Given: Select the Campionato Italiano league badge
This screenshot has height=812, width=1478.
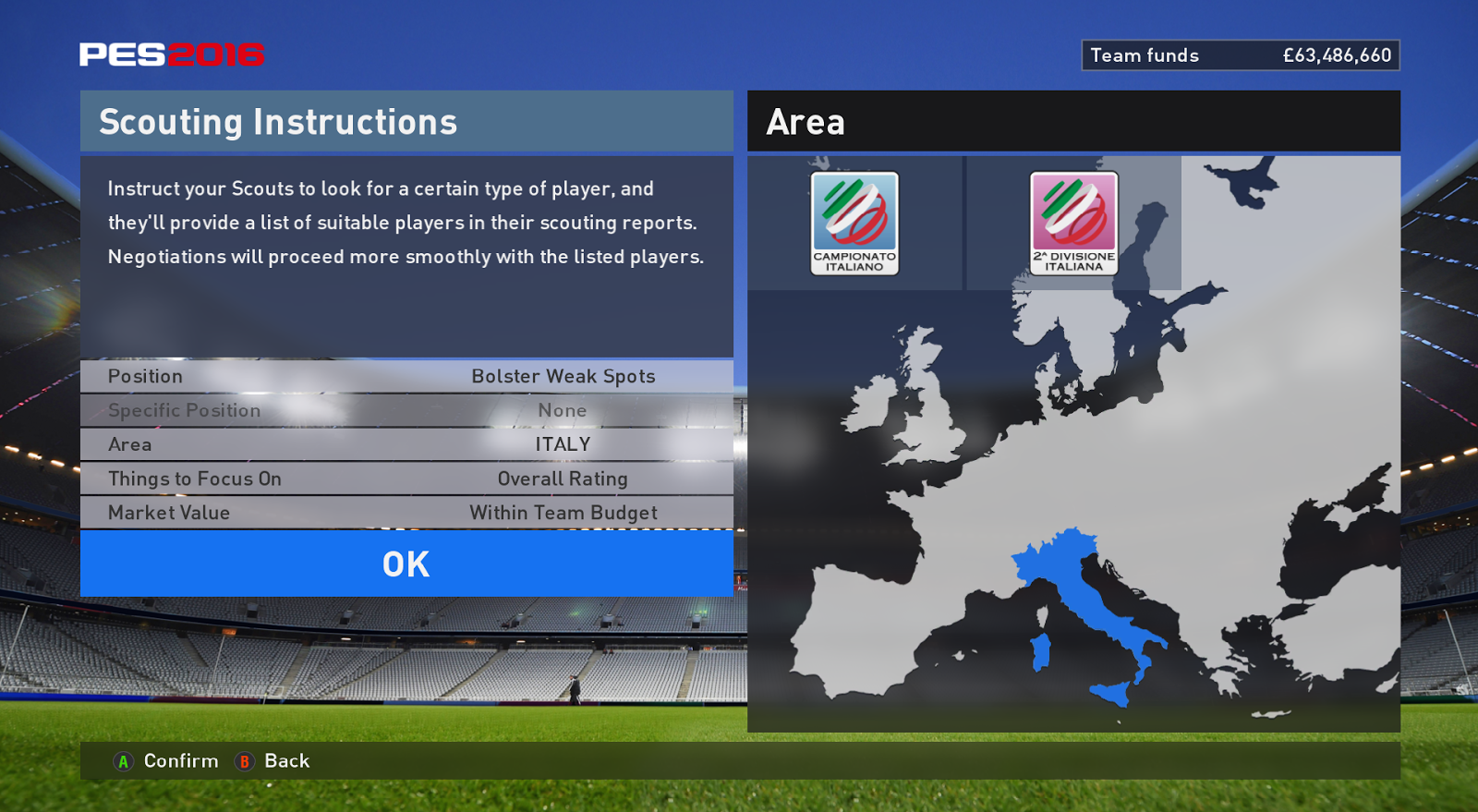Looking at the screenshot, I should pyautogui.click(x=854, y=223).
